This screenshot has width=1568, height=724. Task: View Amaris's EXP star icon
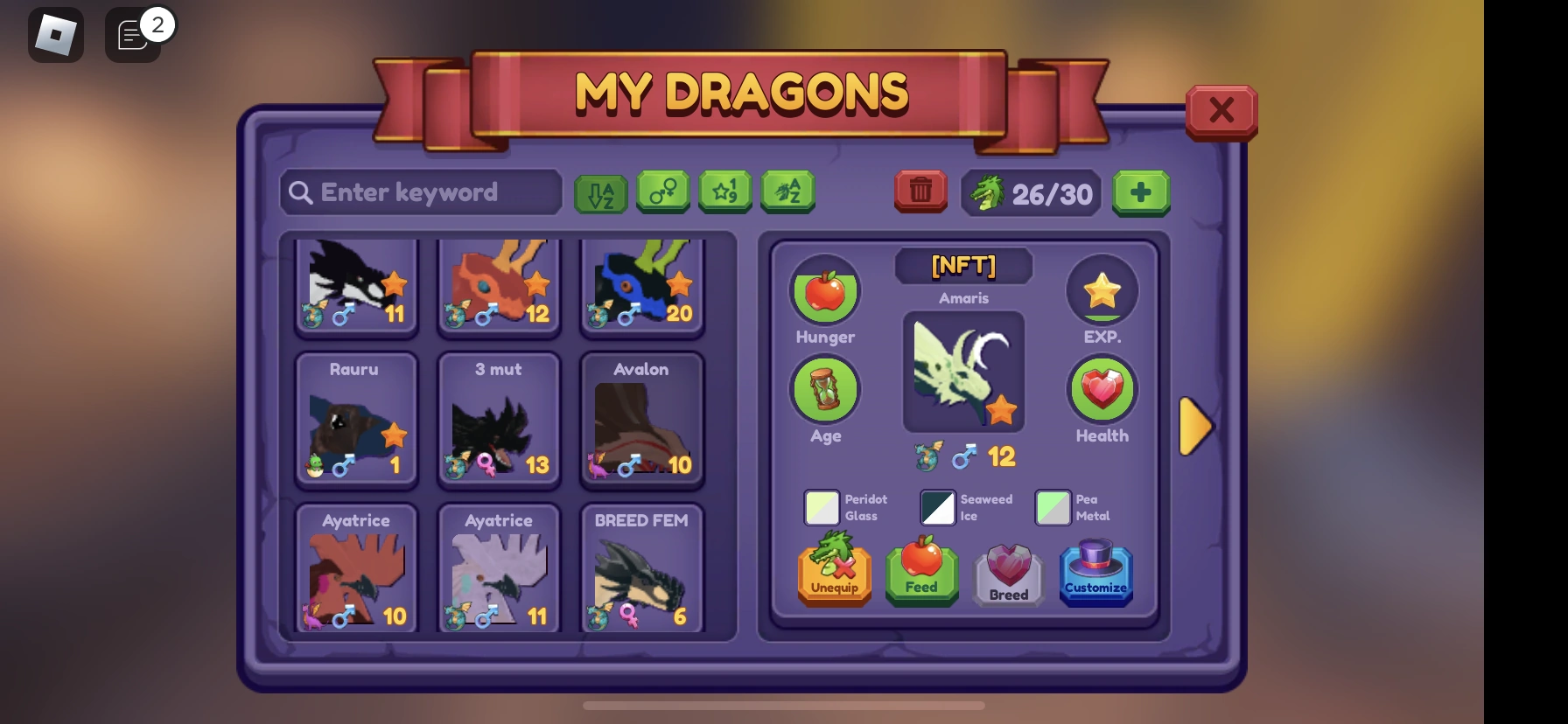[1102, 291]
